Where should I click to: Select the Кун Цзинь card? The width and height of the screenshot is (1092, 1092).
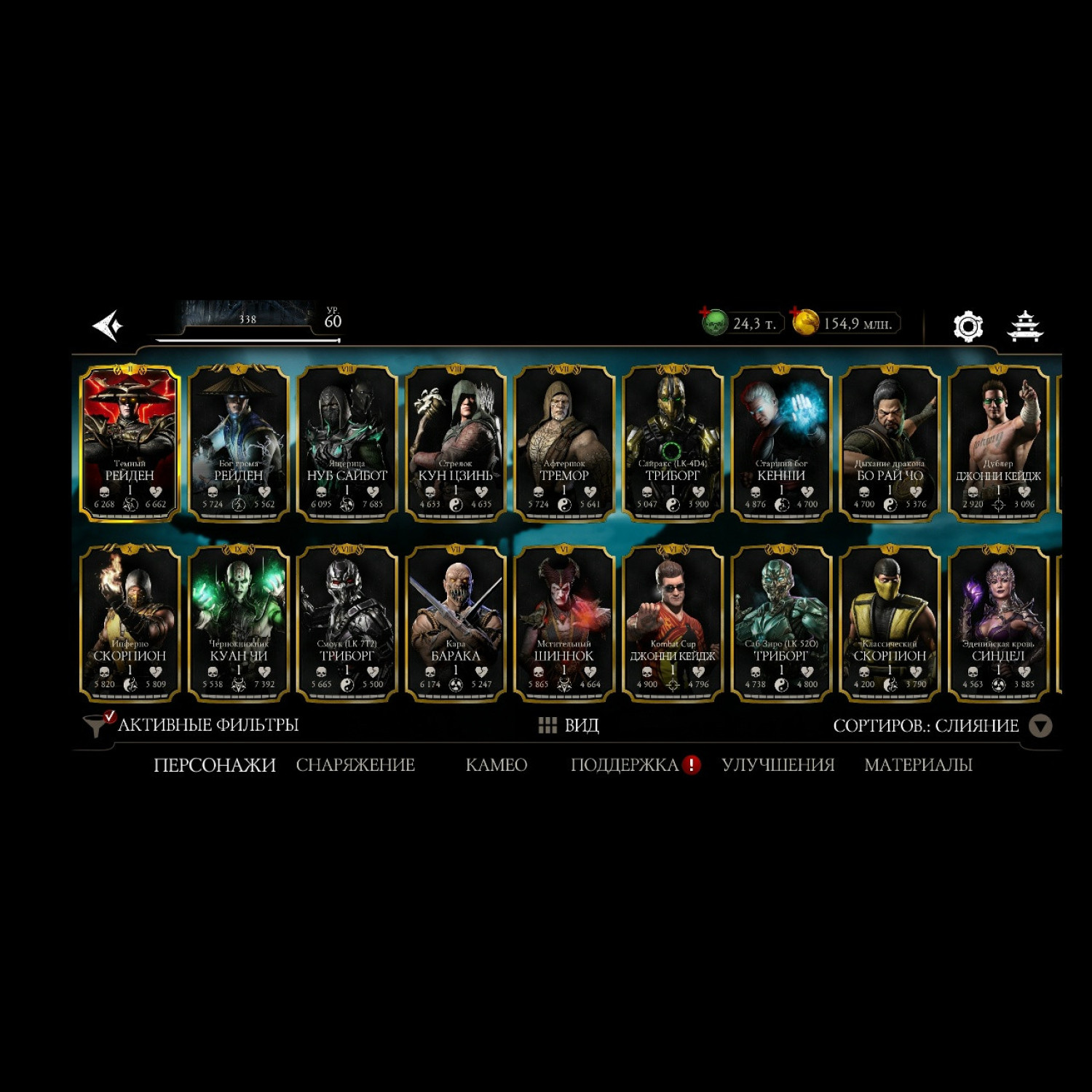click(x=456, y=443)
